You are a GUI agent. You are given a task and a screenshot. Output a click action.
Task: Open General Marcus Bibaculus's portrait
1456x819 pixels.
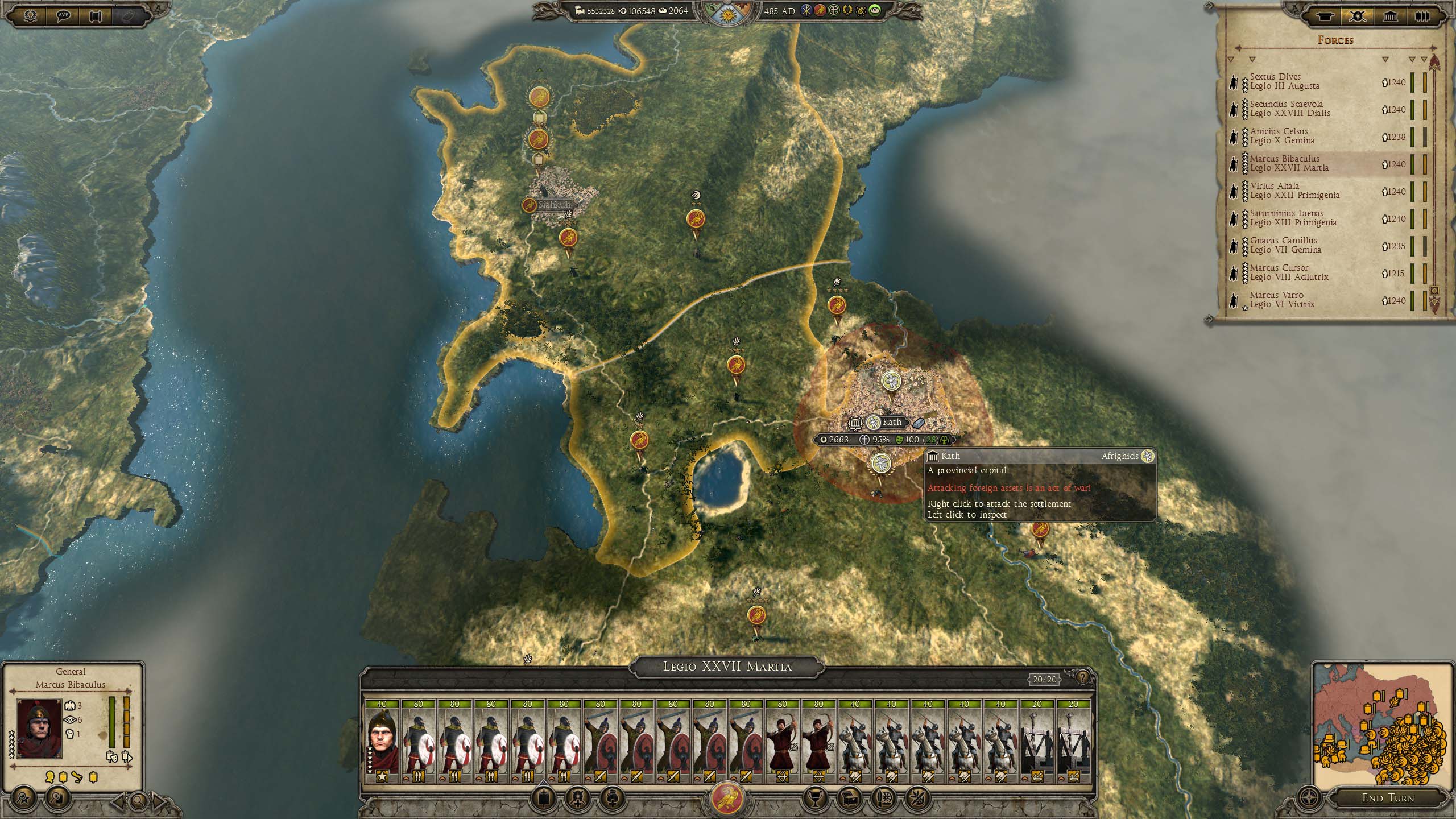pos(39,728)
